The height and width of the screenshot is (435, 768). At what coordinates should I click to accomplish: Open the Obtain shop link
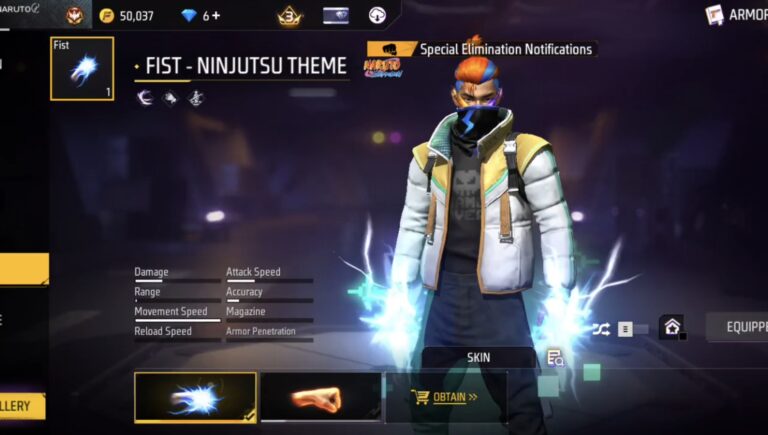[x=446, y=397]
